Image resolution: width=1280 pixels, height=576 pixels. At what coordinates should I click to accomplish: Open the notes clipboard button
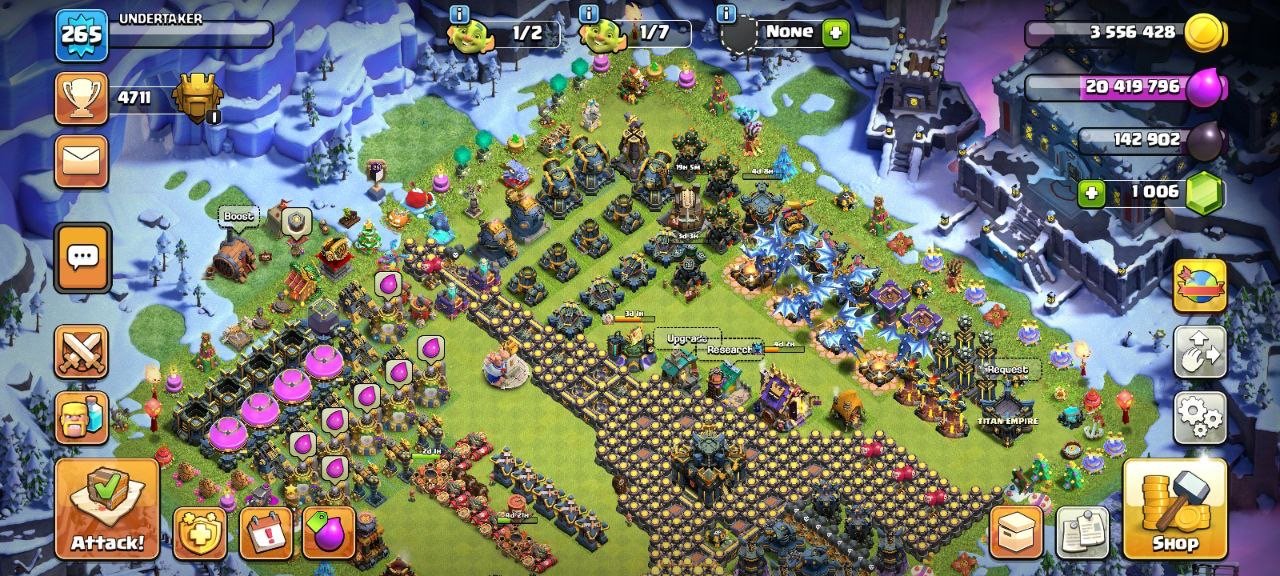(x=1083, y=533)
